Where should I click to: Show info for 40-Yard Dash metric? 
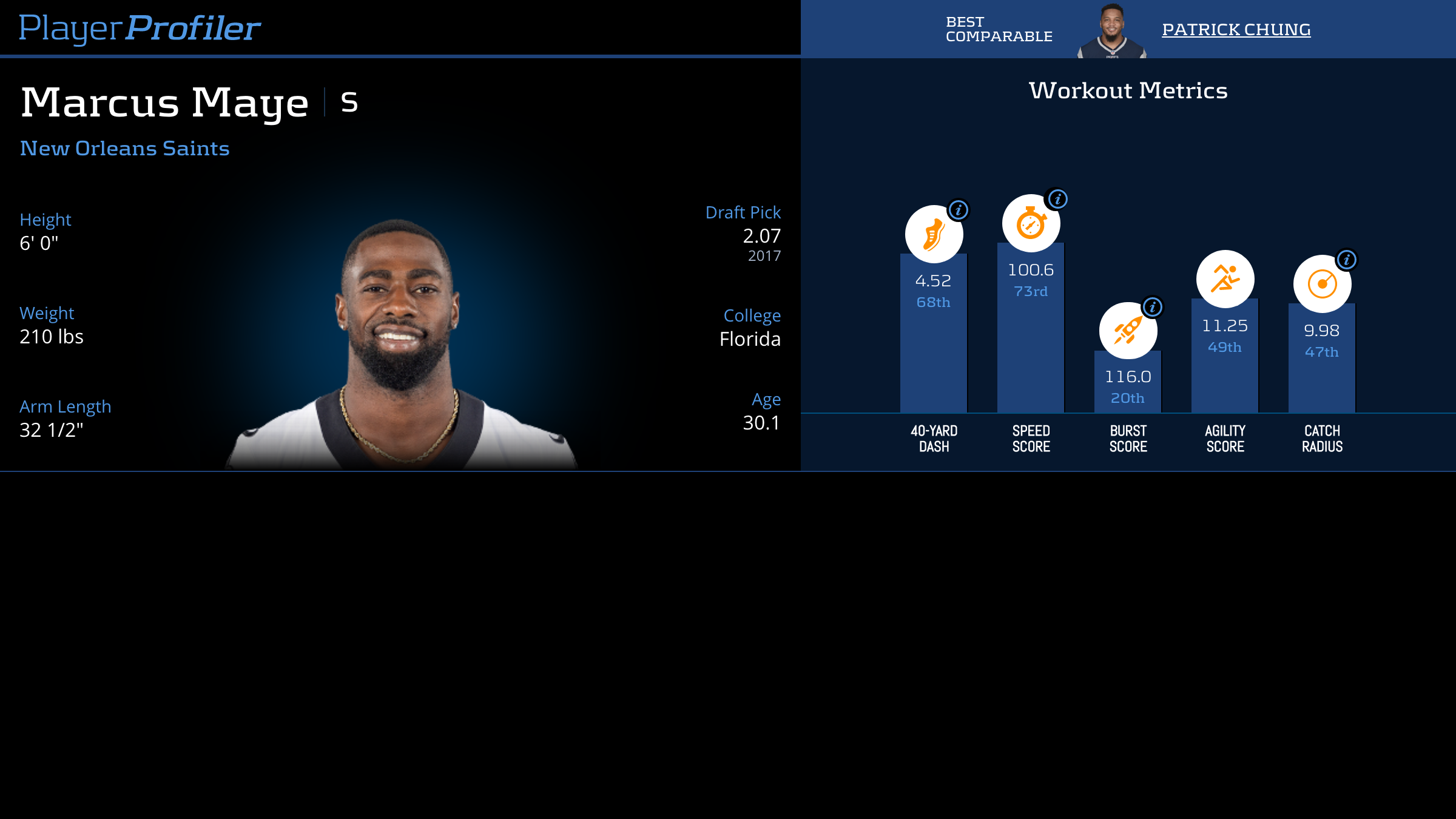coord(959,210)
